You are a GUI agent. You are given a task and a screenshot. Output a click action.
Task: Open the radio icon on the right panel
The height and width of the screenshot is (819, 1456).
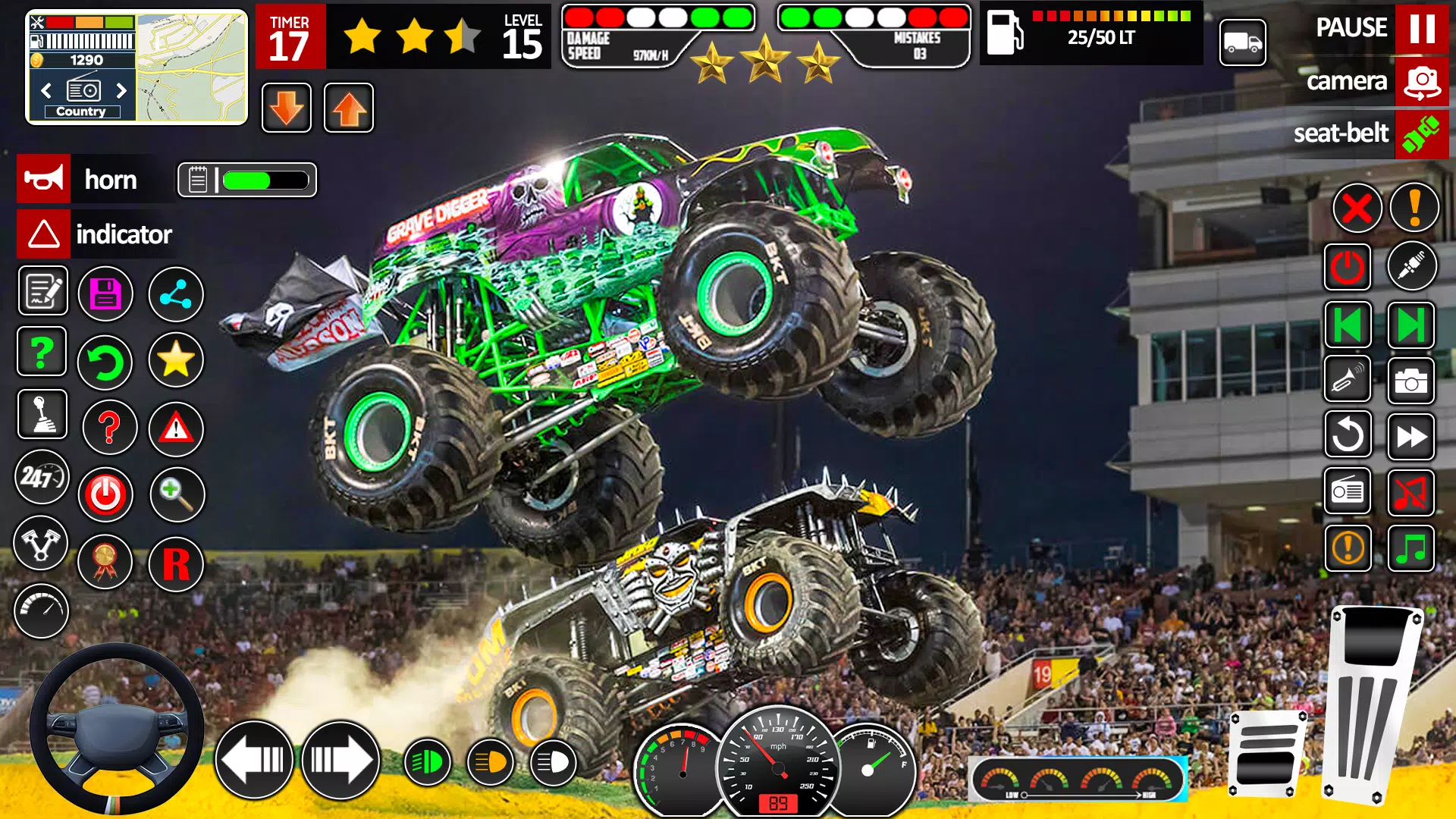(1348, 491)
